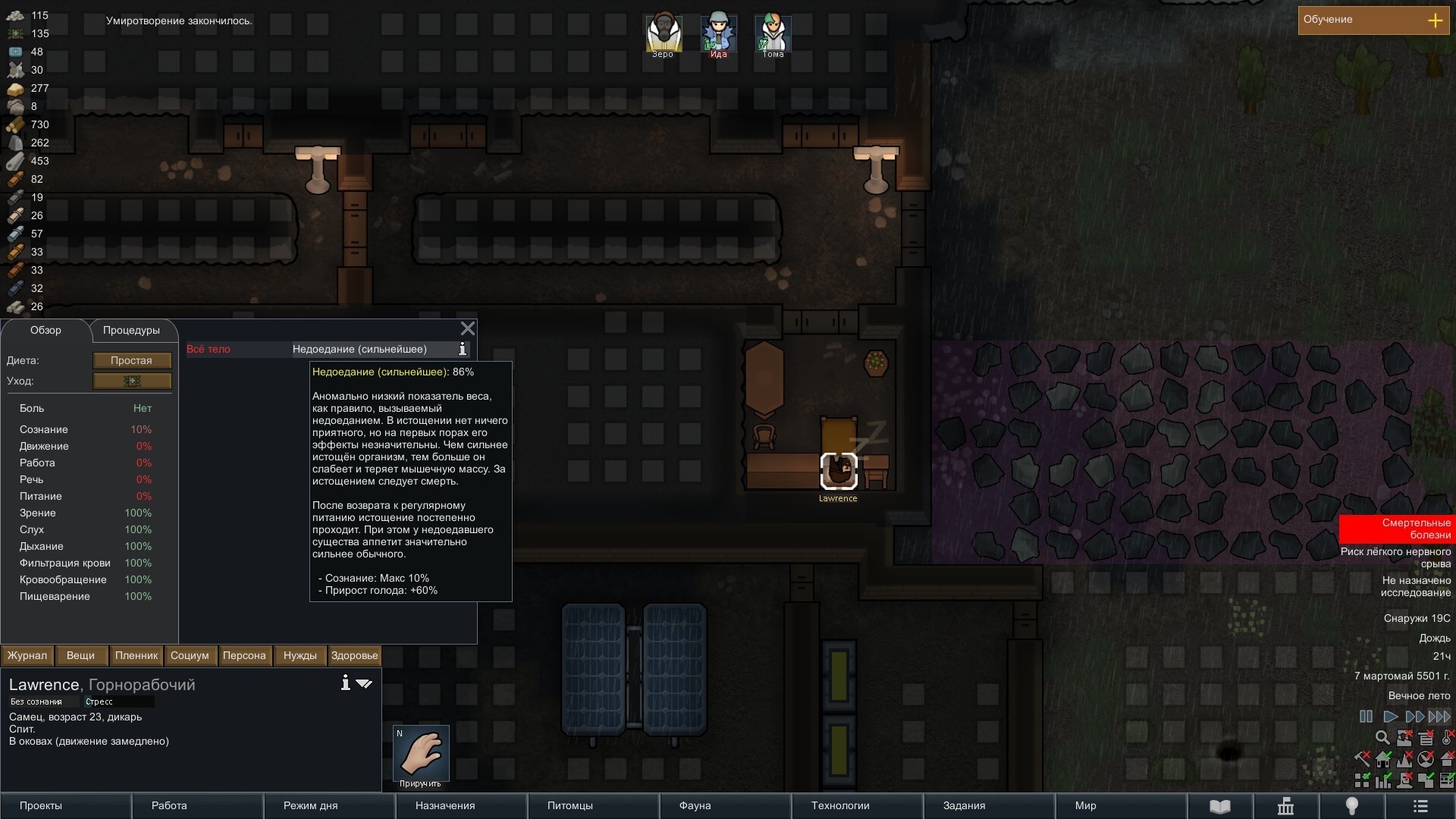Select colonist Зеро portrait
This screenshot has height=819, width=1456.
[664, 34]
